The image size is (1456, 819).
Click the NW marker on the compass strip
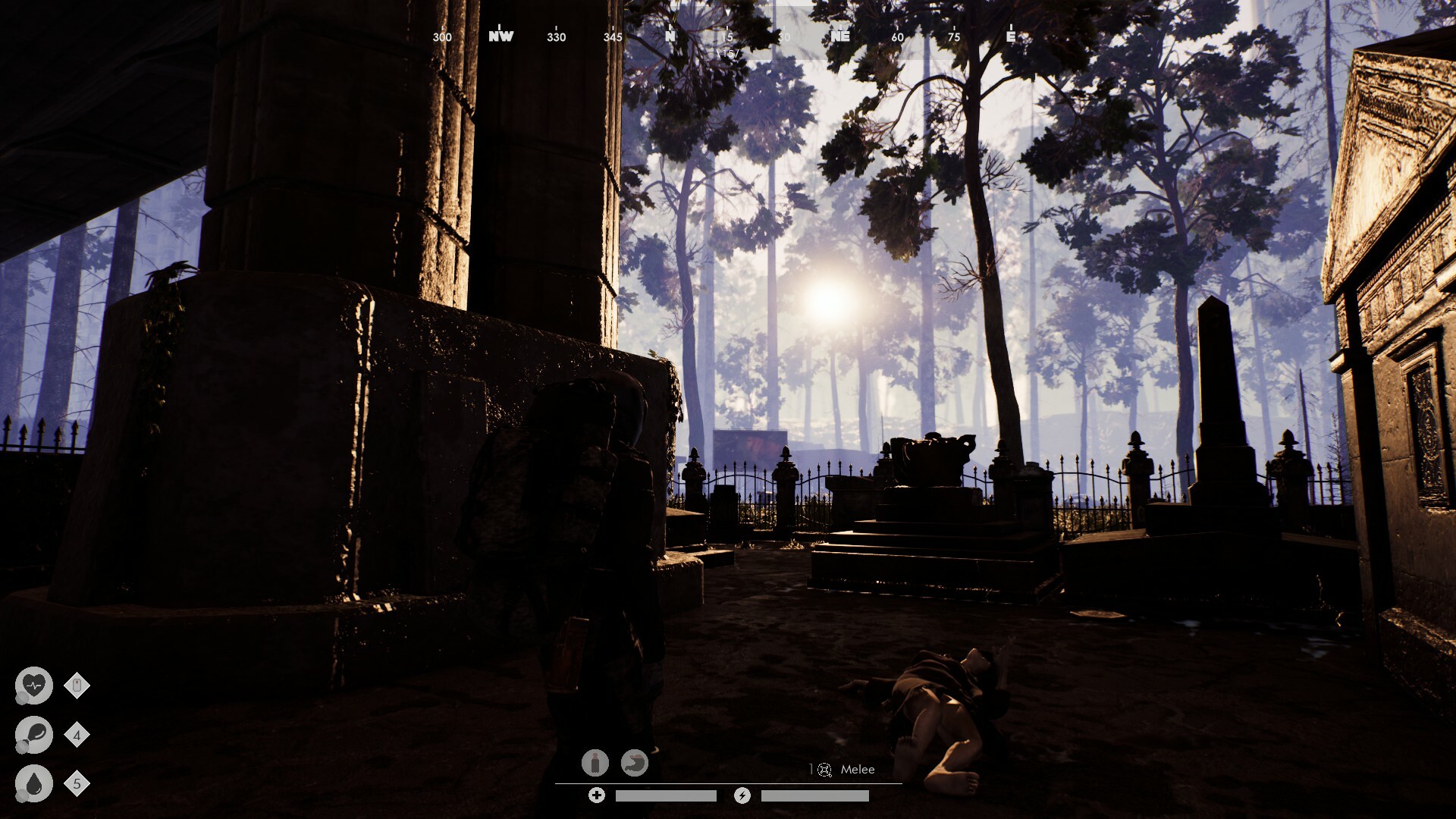coord(500,36)
